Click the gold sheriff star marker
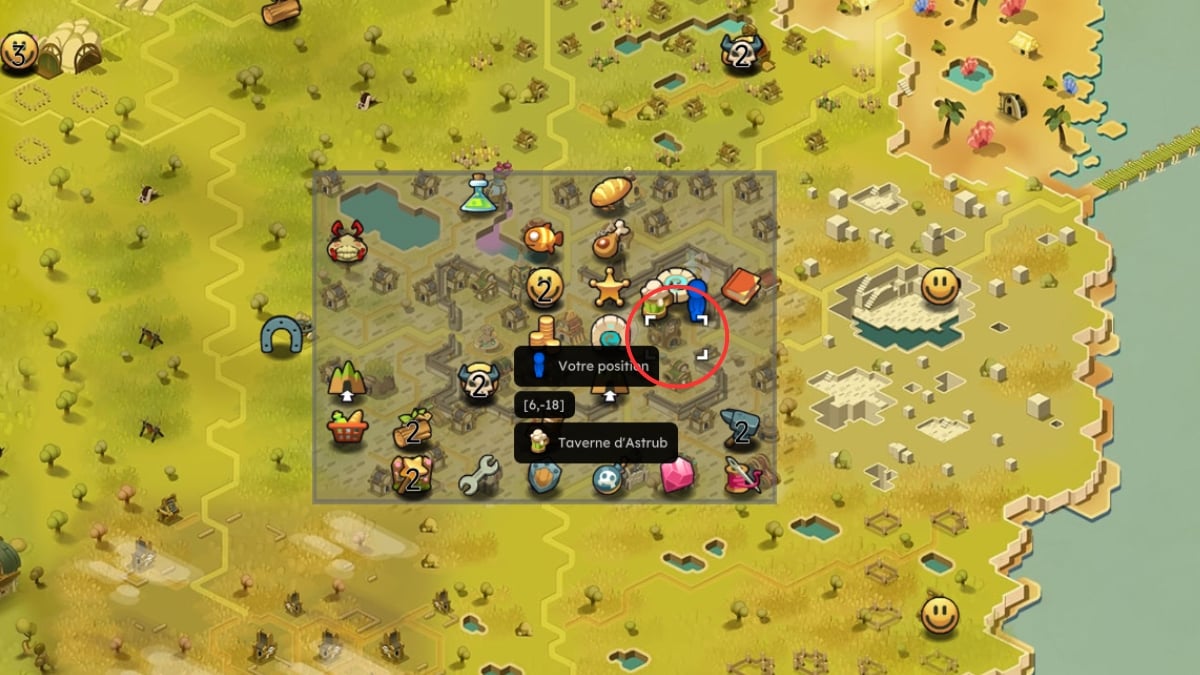The width and height of the screenshot is (1200, 675). pos(609,288)
